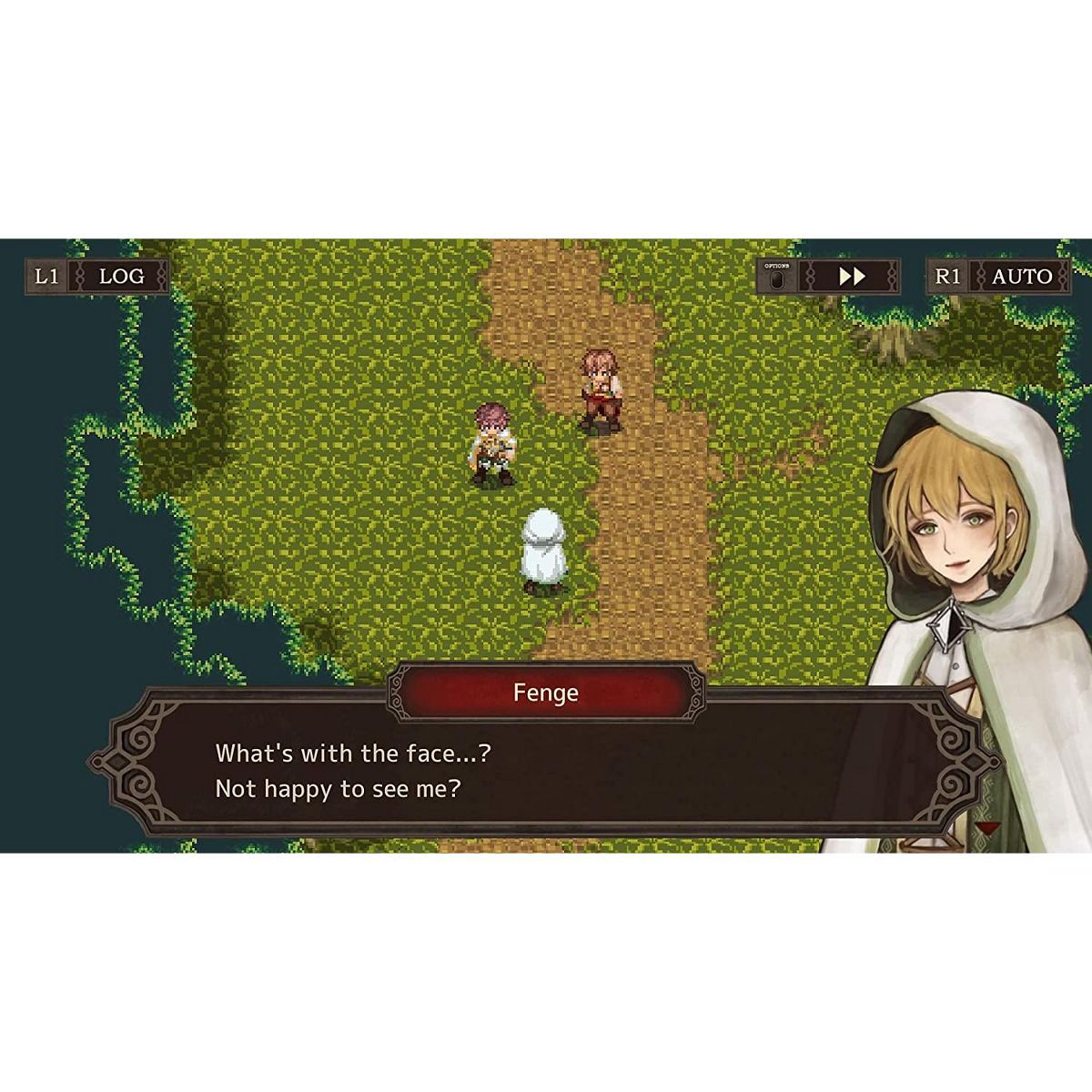Open the dialogue LOG

pos(120,277)
